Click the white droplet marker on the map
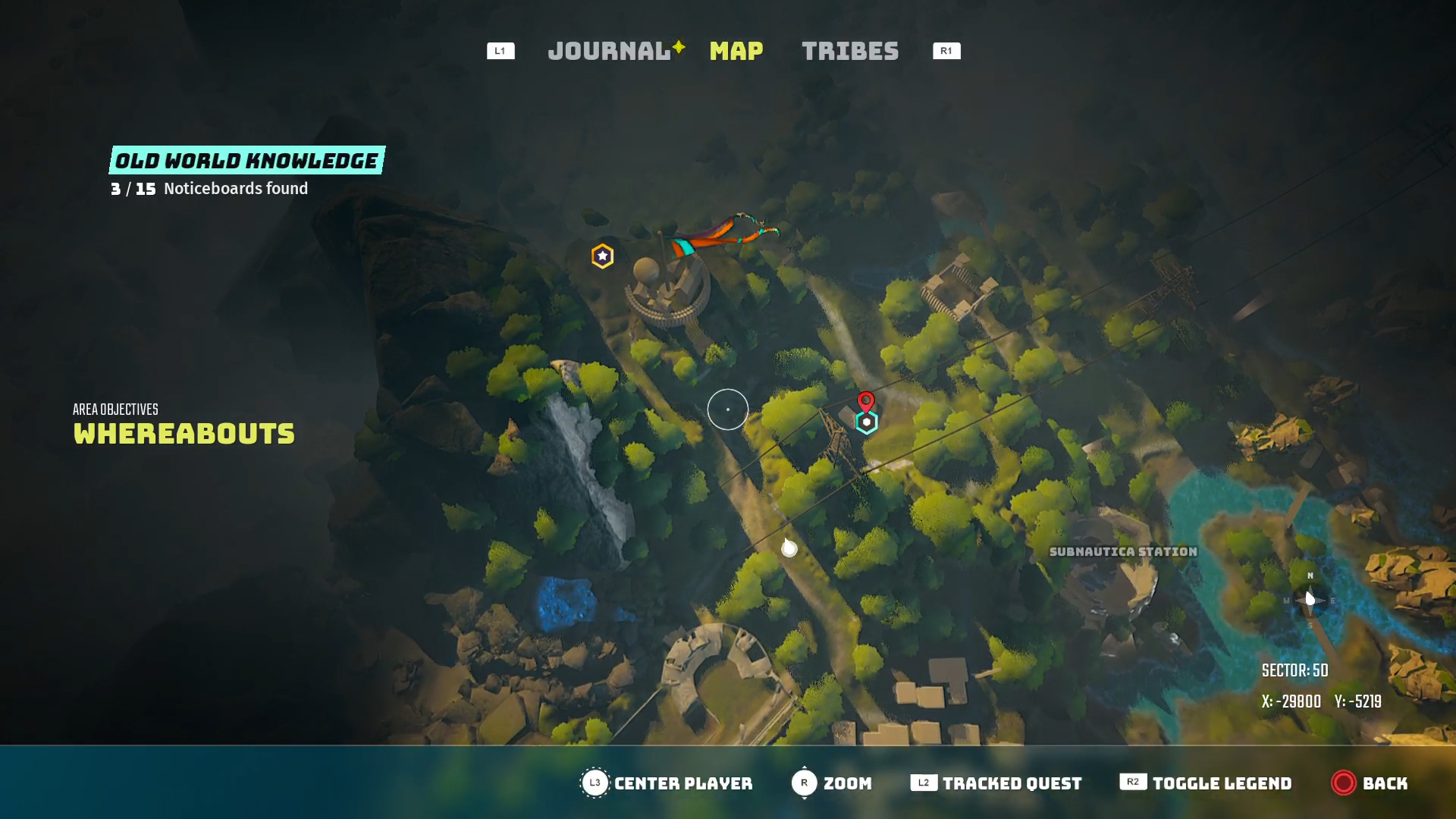This screenshot has width=1456, height=819. tap(789, 548)
